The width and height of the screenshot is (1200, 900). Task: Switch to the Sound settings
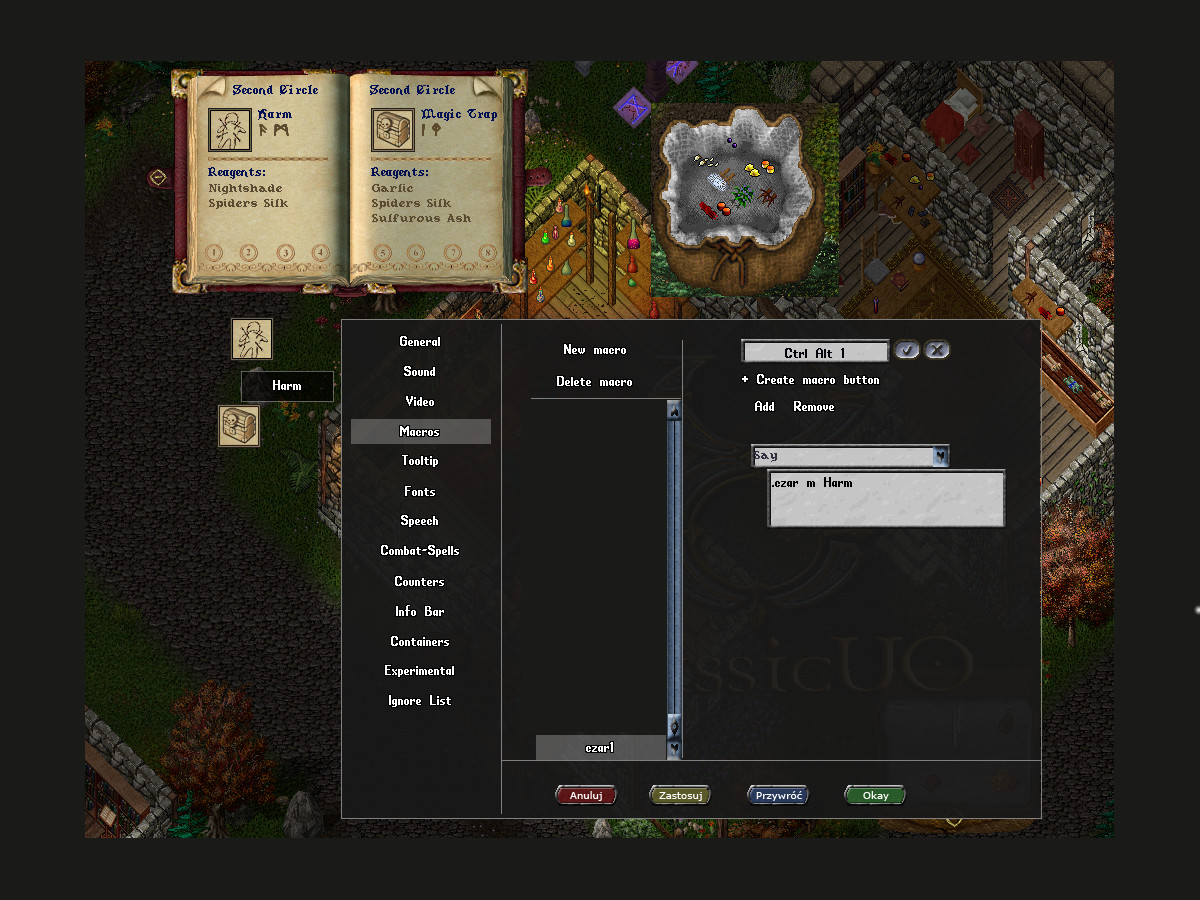pos(420,372)
